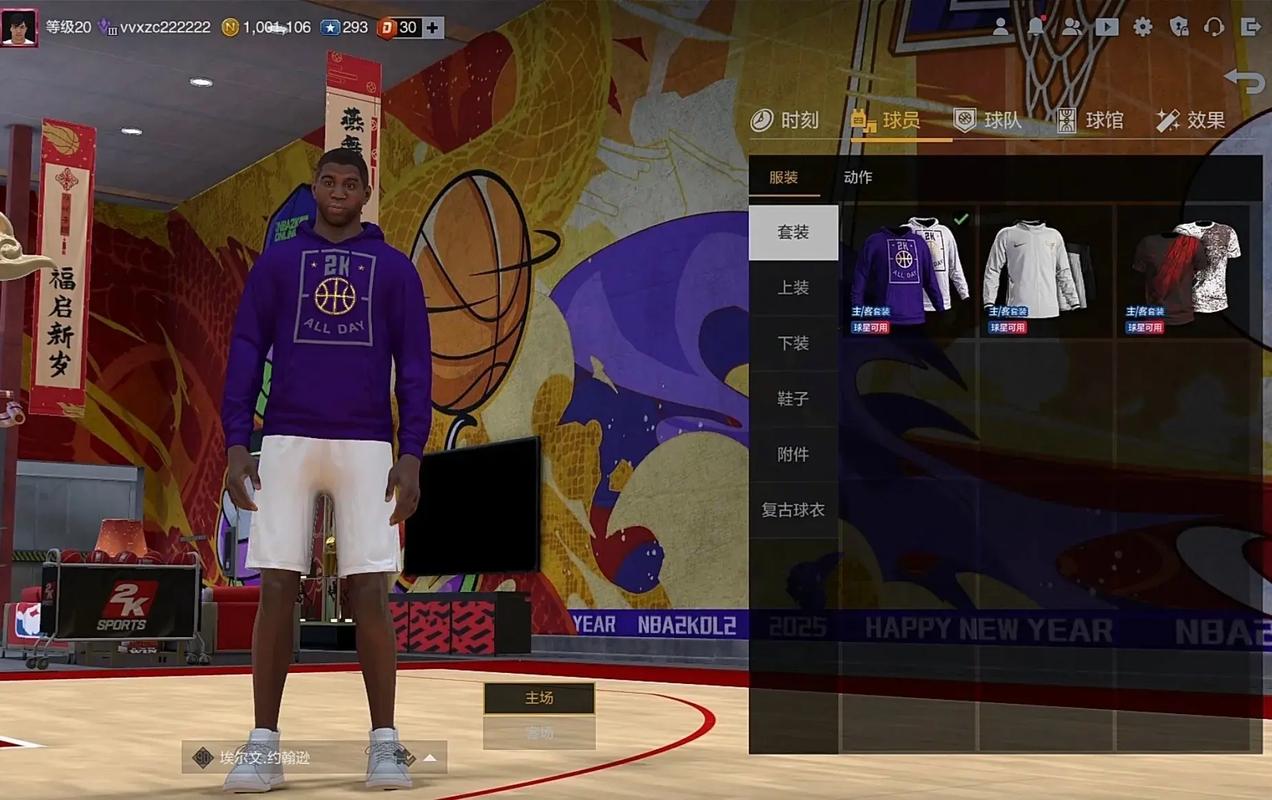The image size is (1272, 800).
Task: Go back with the return arrow
Action: pos(1245,80)
